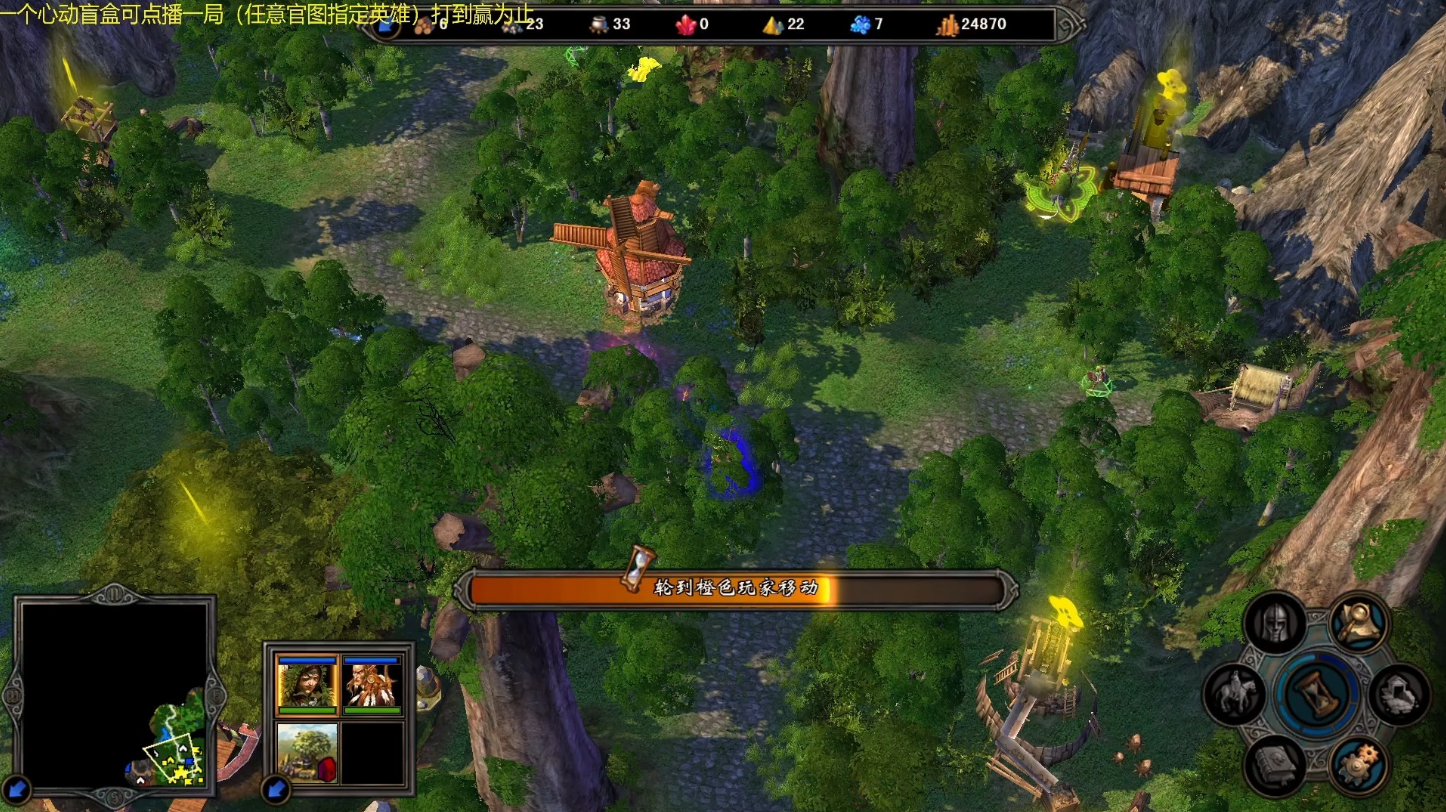Open the gear system options button
The height and width of the screenshot is (812, 1446).
(x=1359, y=765)
